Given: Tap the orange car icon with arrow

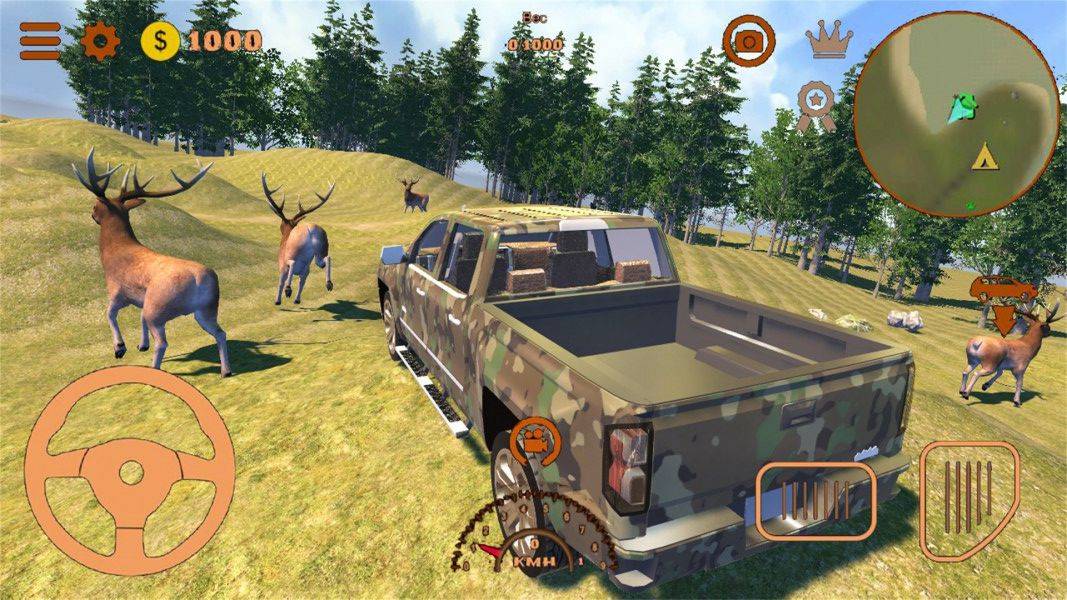Looking at the screenshot, I should (1004, 300).
